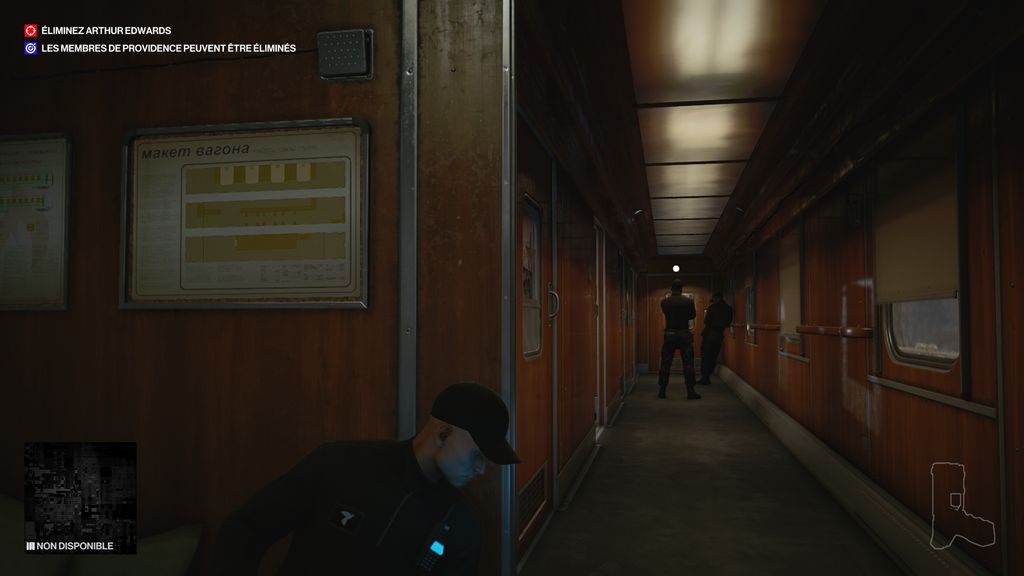Viewport: 1024px width, 576px height.
Task: Select the Providence members optional objective
Action: point(168,48)
